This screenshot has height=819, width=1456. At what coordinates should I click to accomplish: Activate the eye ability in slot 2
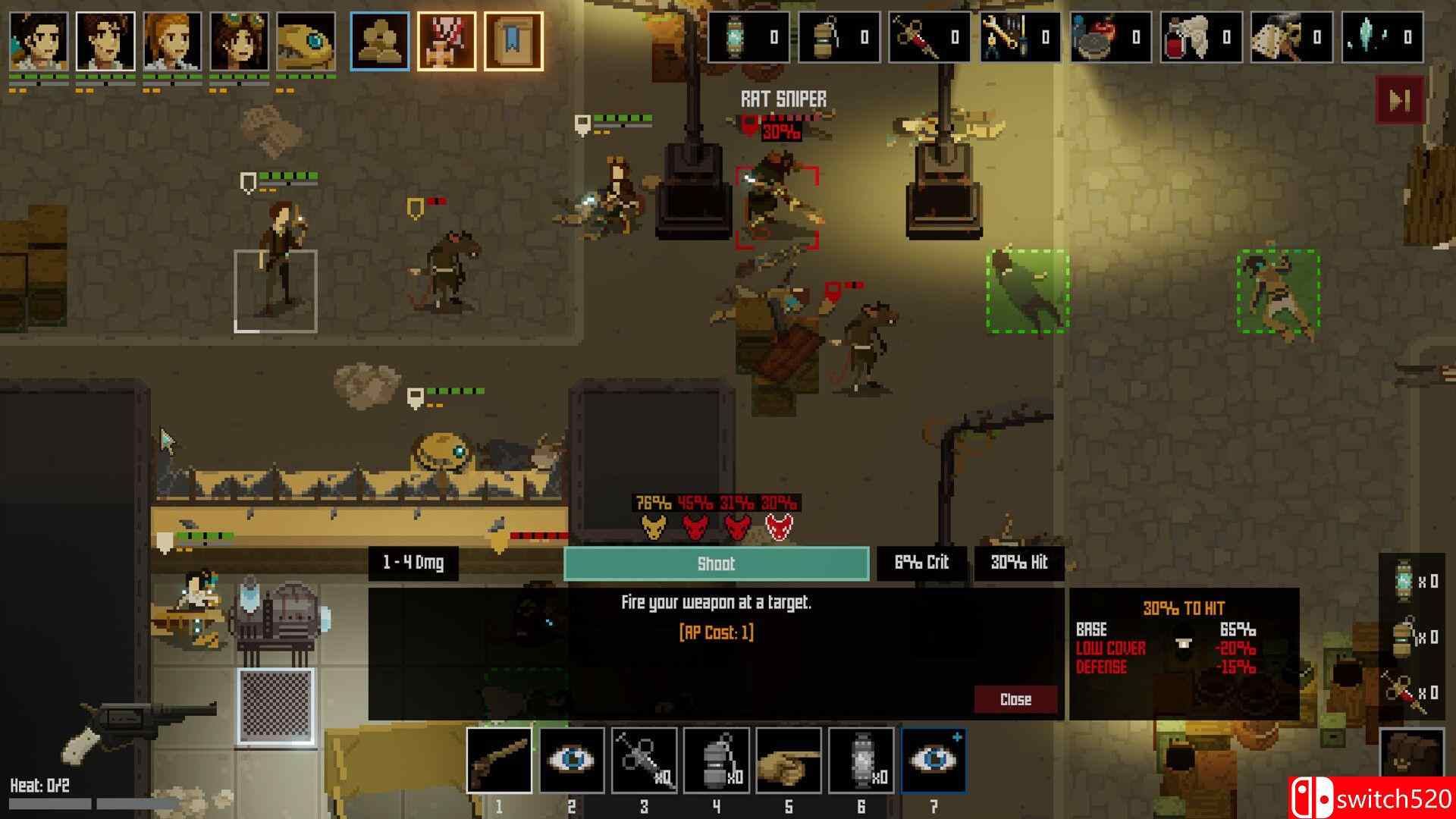pos(572,760)
